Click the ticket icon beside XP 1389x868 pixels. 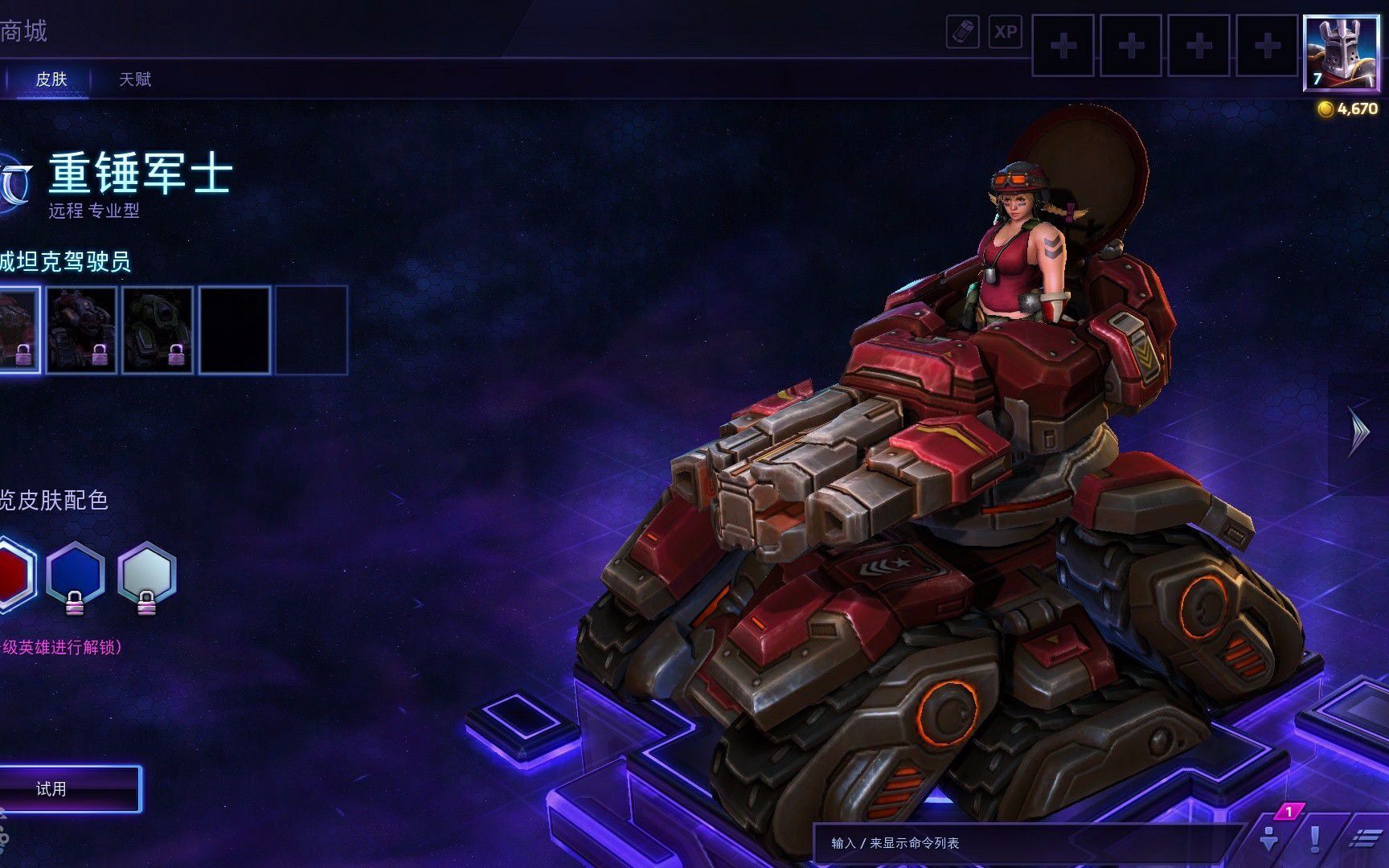click(x=962, y=32)
